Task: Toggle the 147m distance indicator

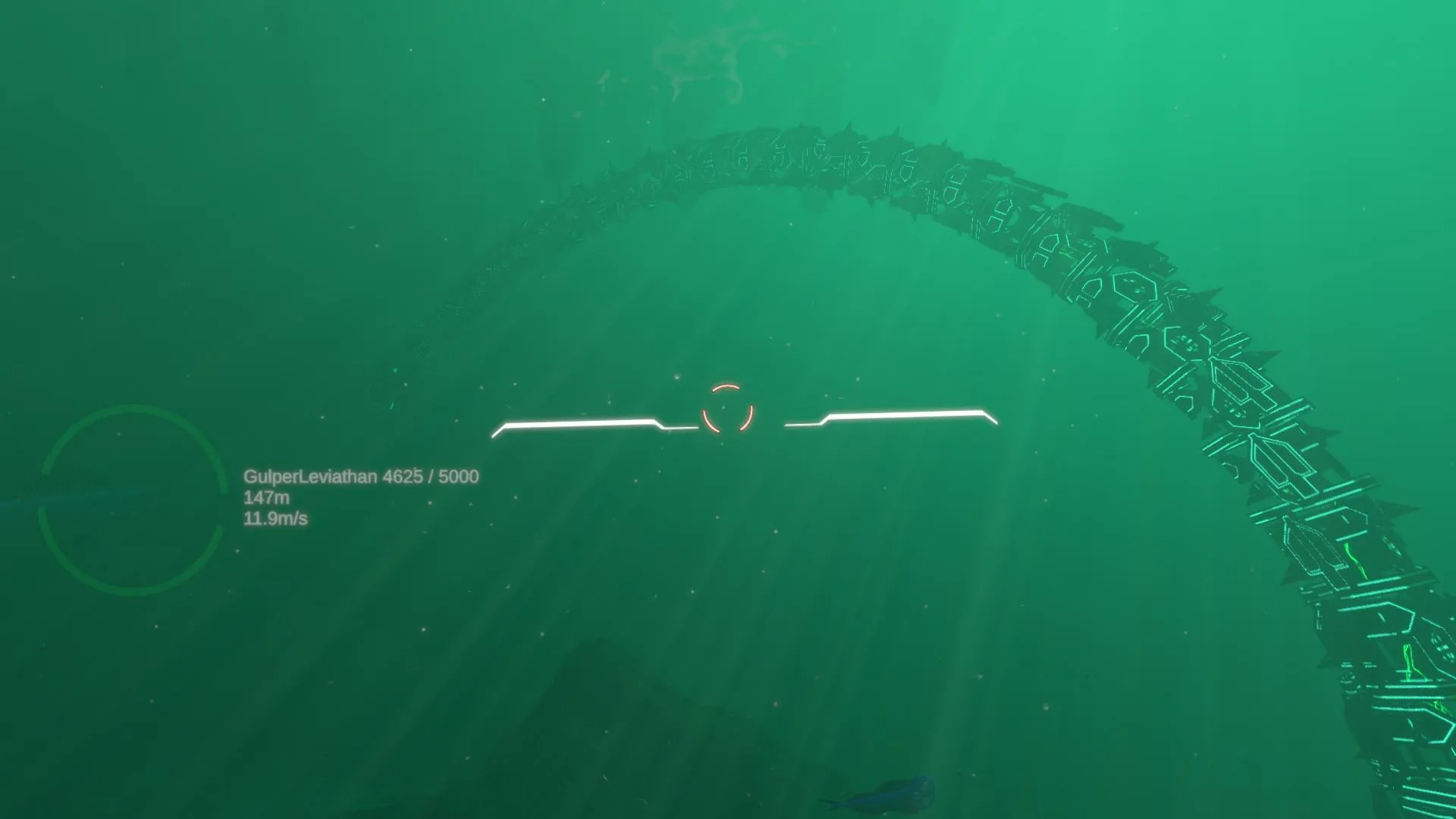Action: click(267, 499)
